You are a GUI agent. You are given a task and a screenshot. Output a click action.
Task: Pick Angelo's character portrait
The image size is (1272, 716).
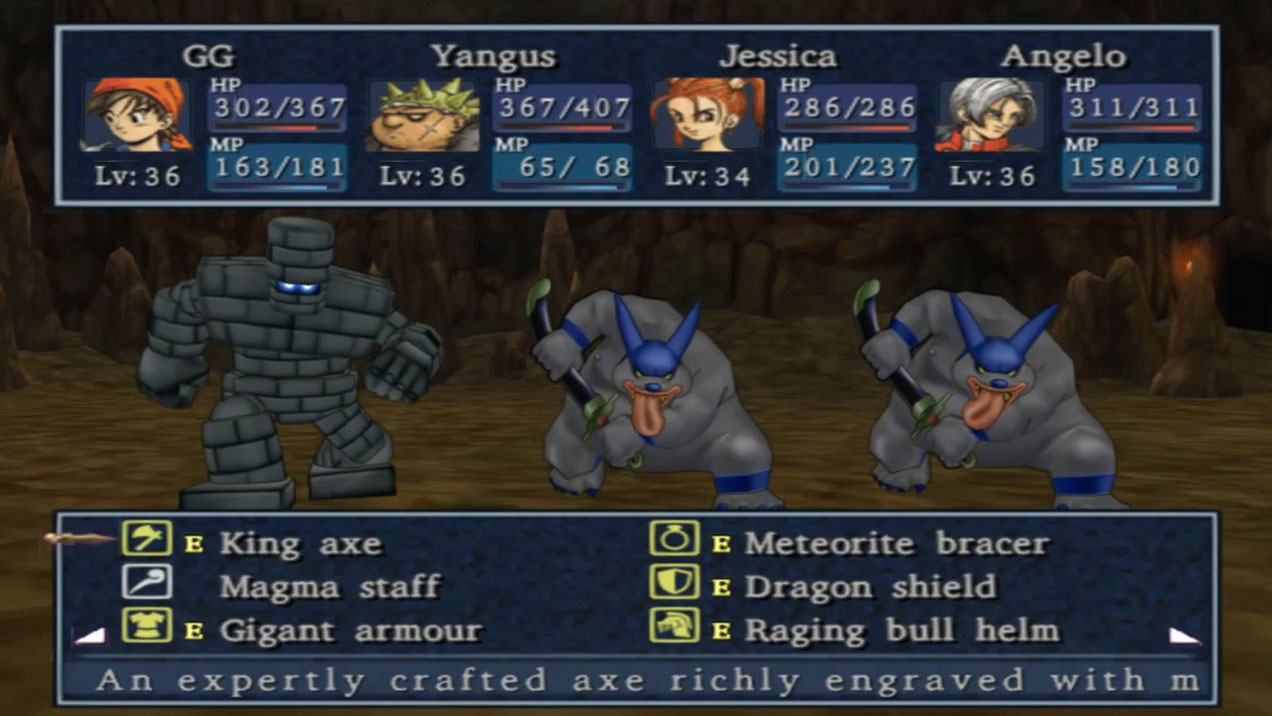[991, 114]
